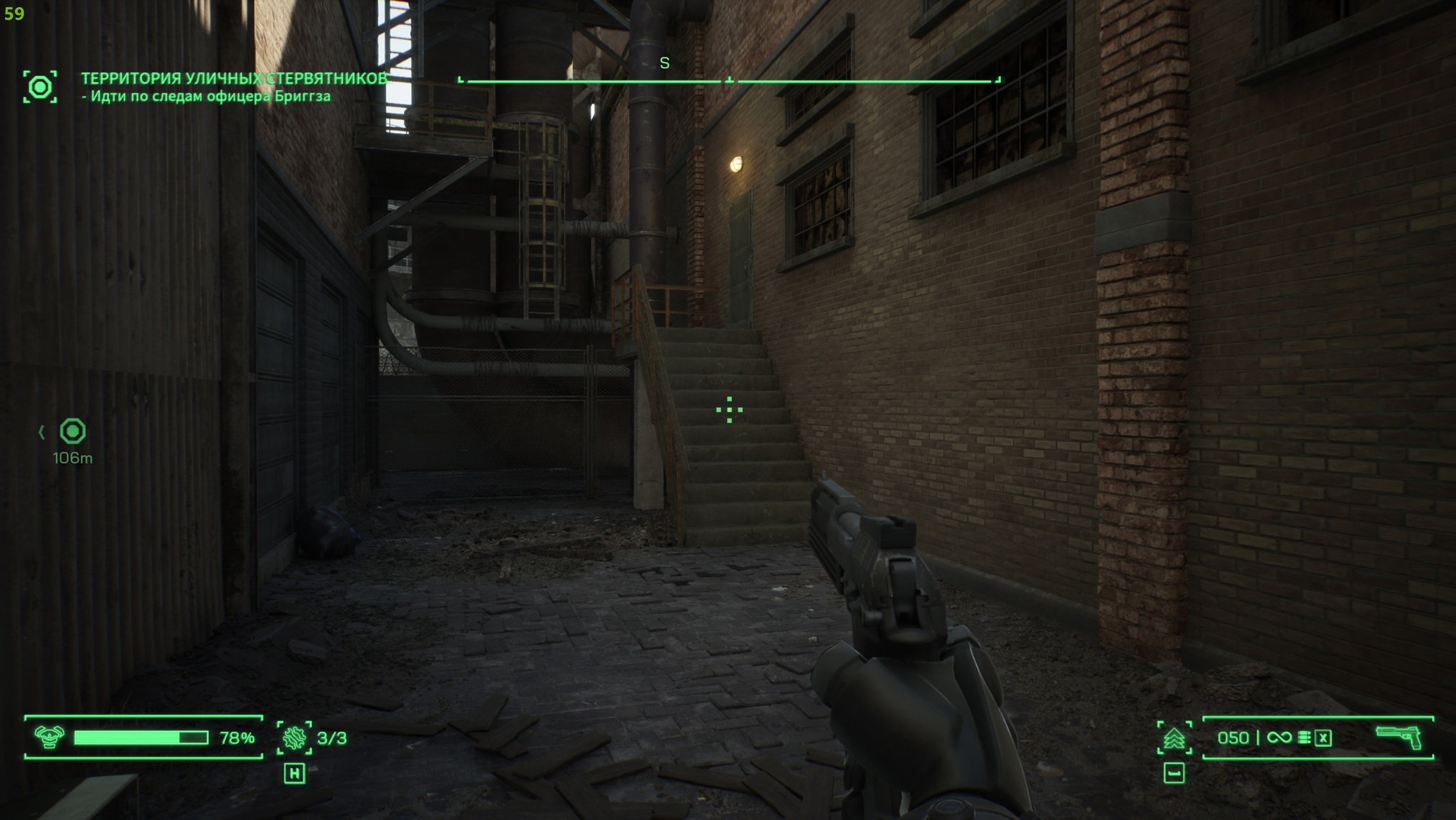Click the compass heading bar
This screenshot has height=820, width=1456.
[729, 81]
